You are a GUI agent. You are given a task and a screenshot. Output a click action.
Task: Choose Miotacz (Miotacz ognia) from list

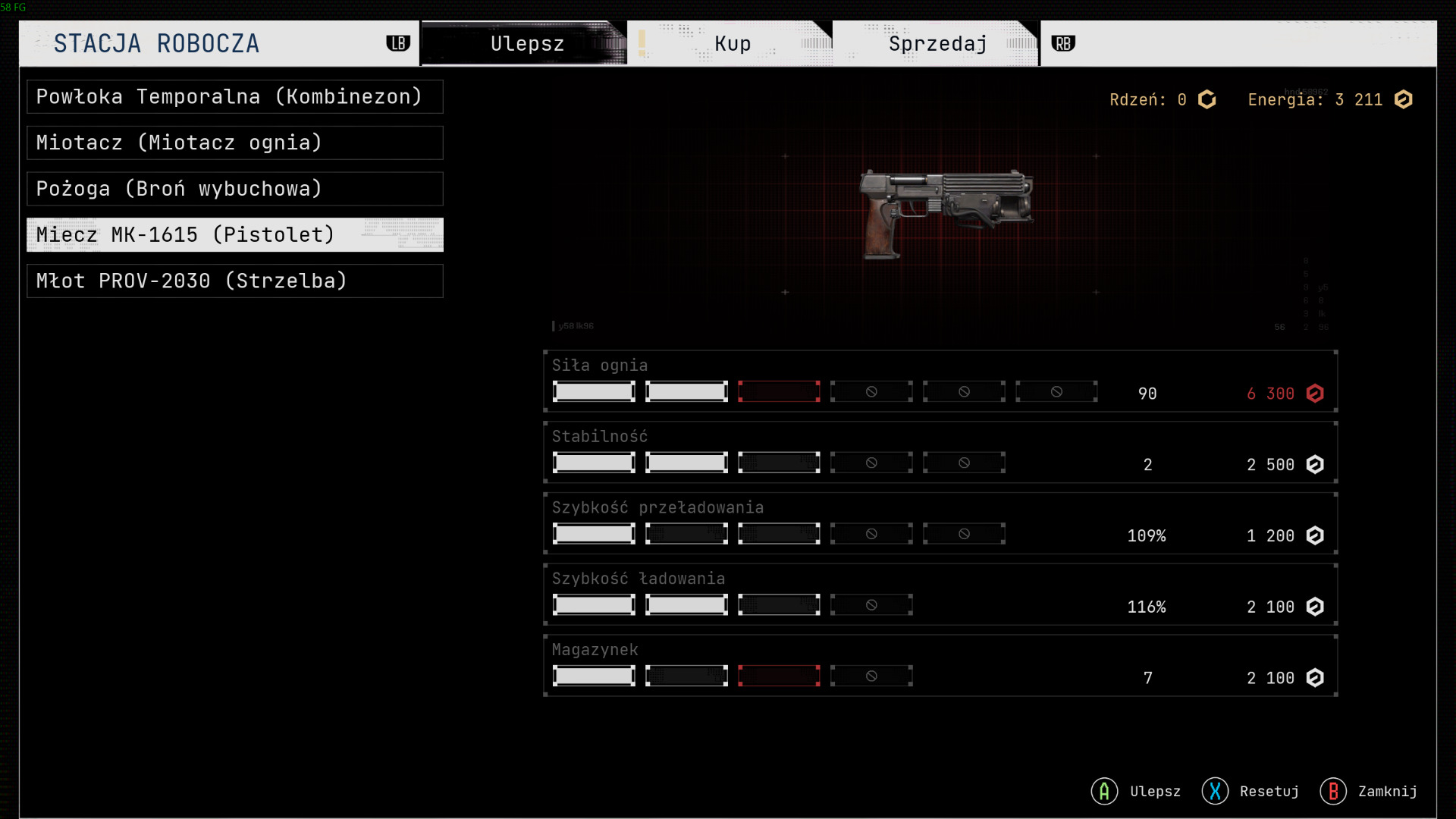pyautogui.click(x=234, y=143)
